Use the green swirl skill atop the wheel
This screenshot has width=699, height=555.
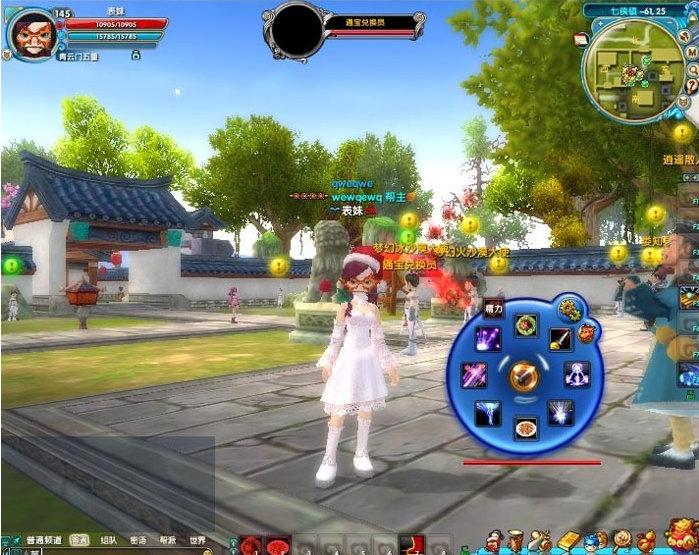524,324
